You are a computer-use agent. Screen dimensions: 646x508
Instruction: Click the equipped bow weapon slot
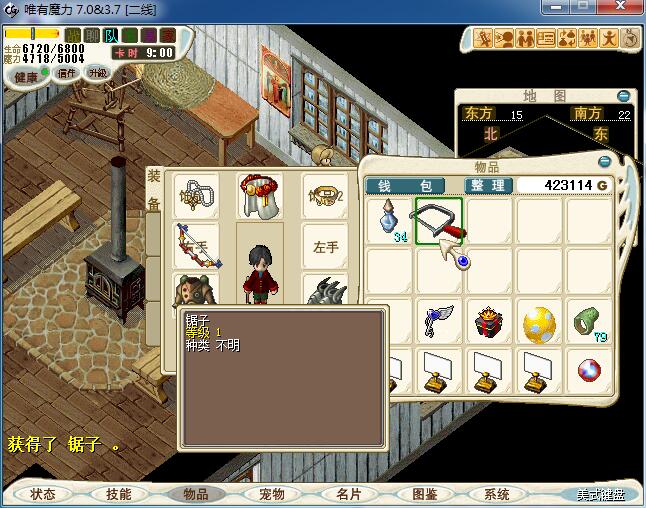pyautogui.click(x=196, y=246)
